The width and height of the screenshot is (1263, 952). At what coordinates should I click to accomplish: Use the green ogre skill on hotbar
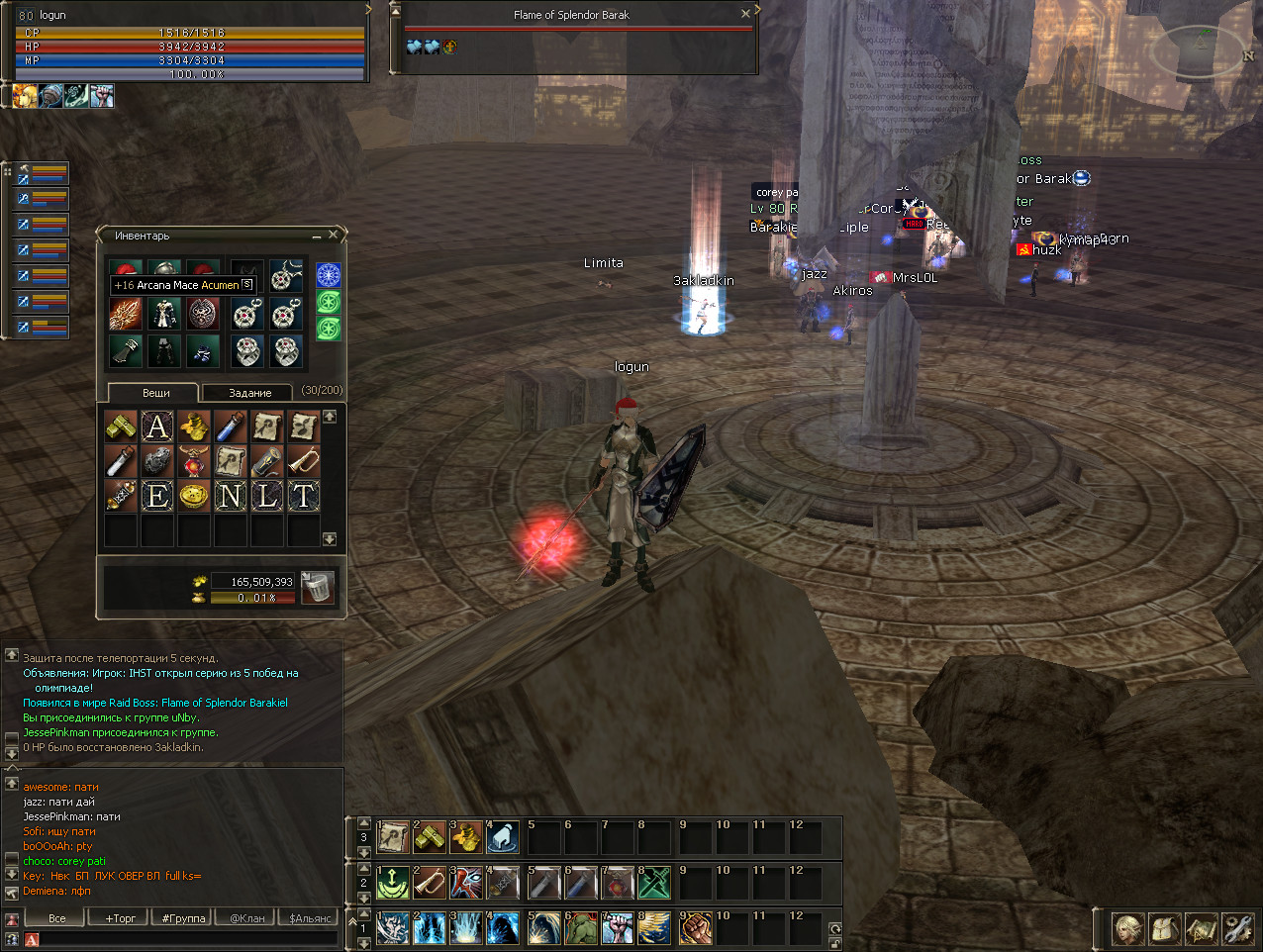(x=580, y=929)
